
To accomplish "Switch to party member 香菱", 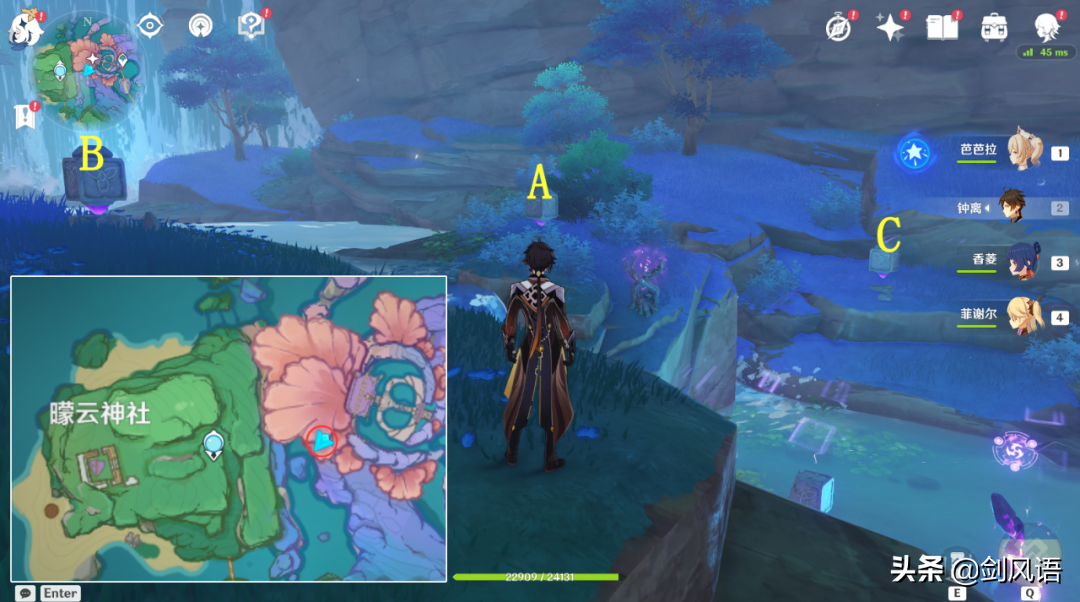I will tap(1020, 261).
